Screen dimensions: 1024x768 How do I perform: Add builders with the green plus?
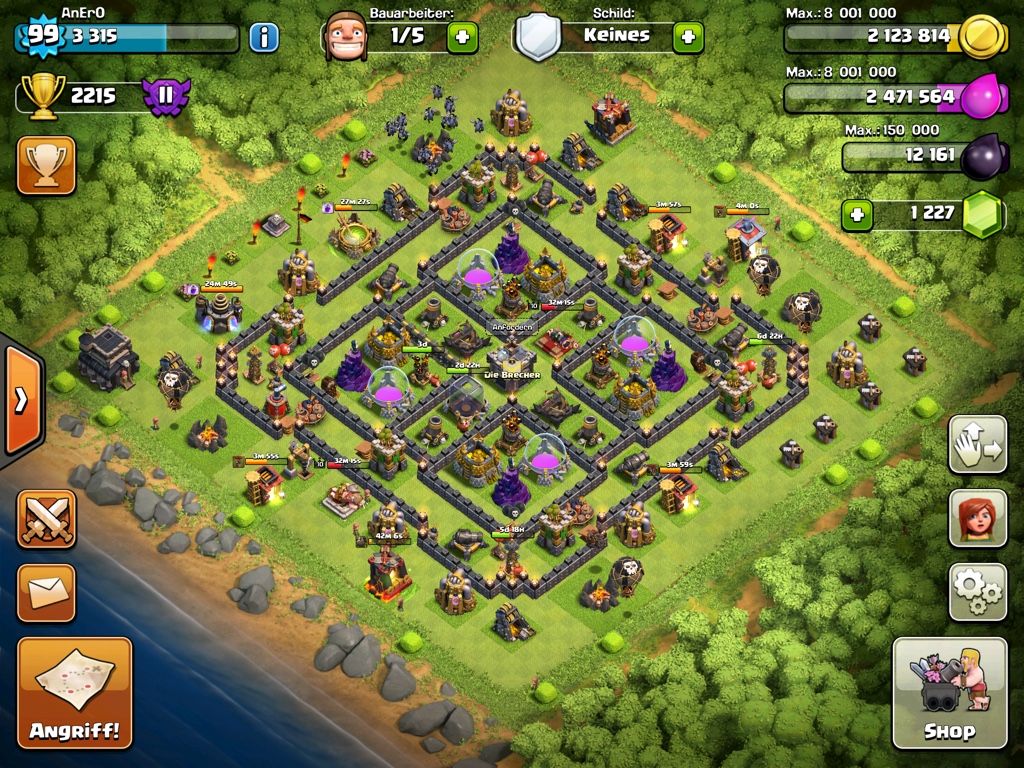point(462,38)
